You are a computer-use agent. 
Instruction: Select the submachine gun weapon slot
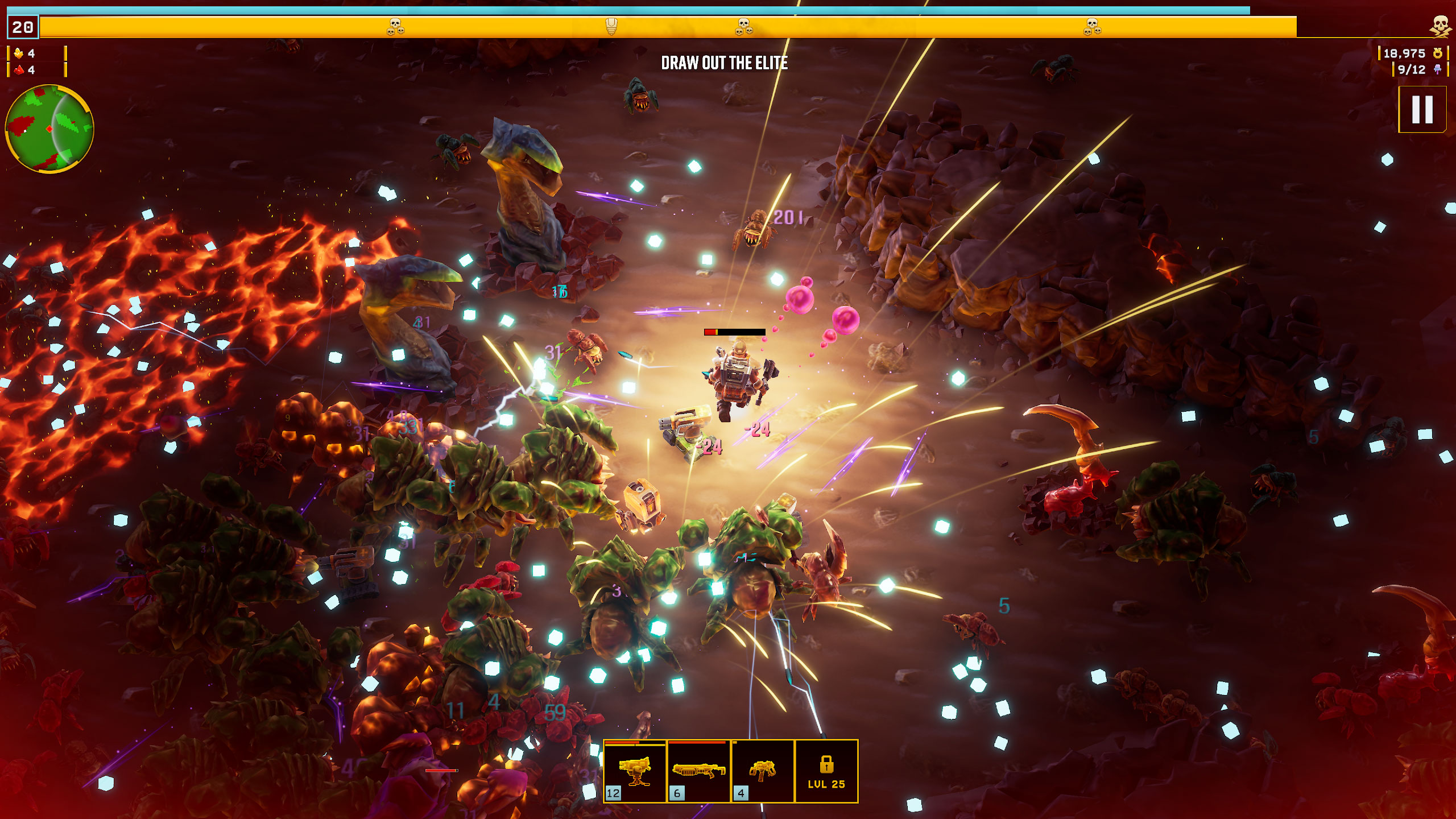762,771
